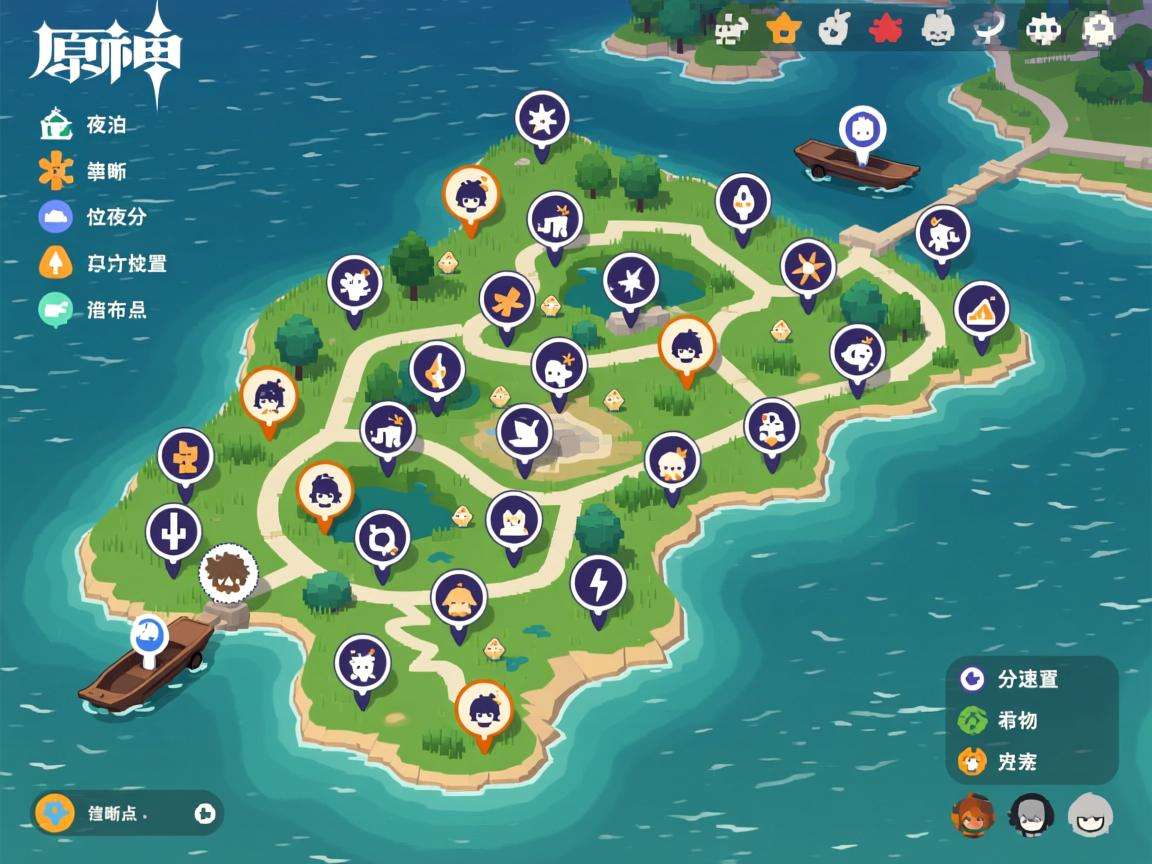Select the orange-haired character avatar
Screen dimensions: 1152x864
(972, 815)
